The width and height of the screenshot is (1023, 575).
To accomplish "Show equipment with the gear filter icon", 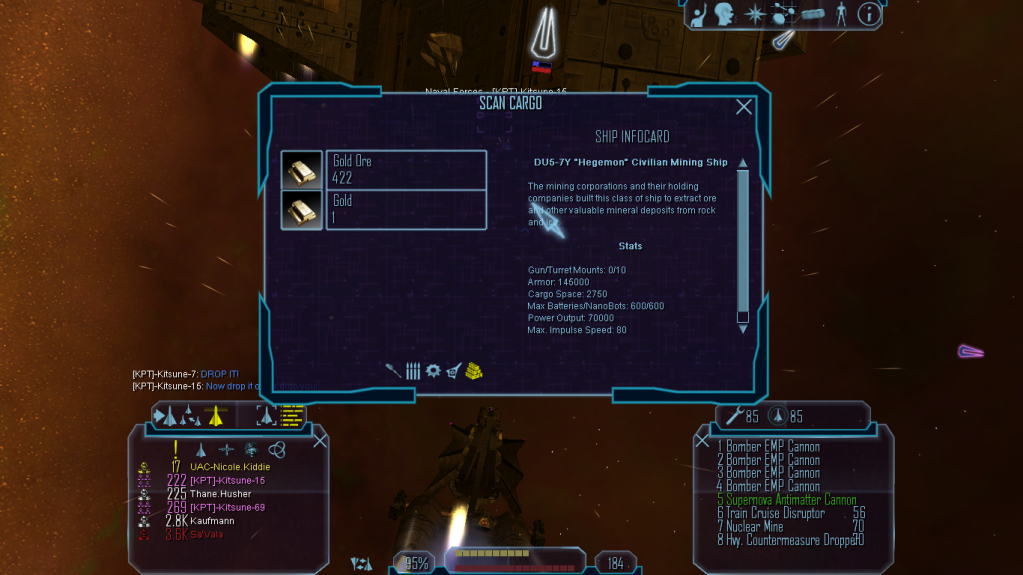I will pos(433,370).
